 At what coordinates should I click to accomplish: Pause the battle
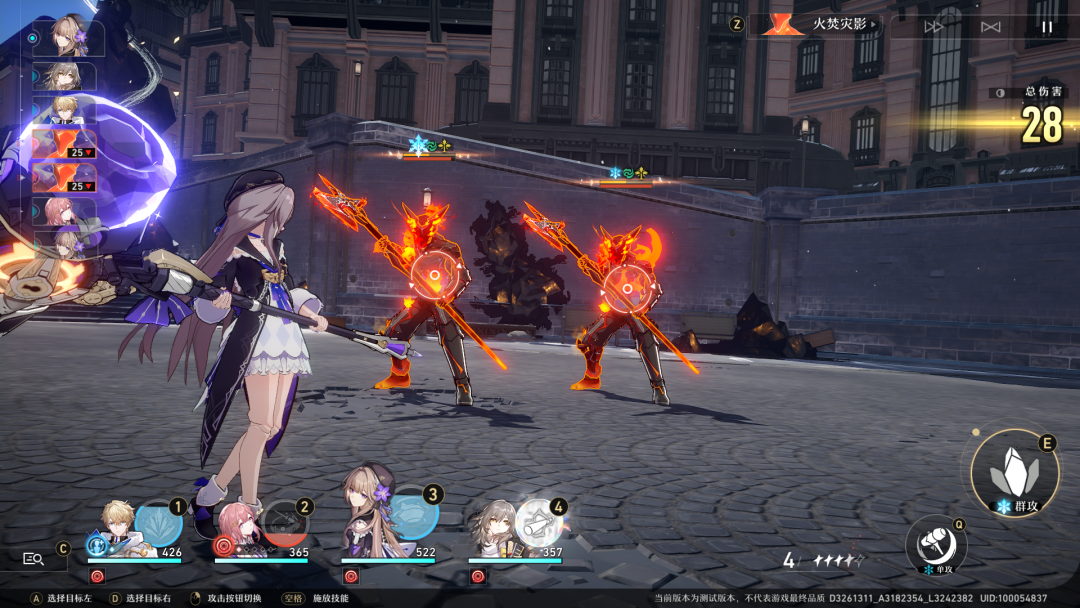(x=1047, y=27)
